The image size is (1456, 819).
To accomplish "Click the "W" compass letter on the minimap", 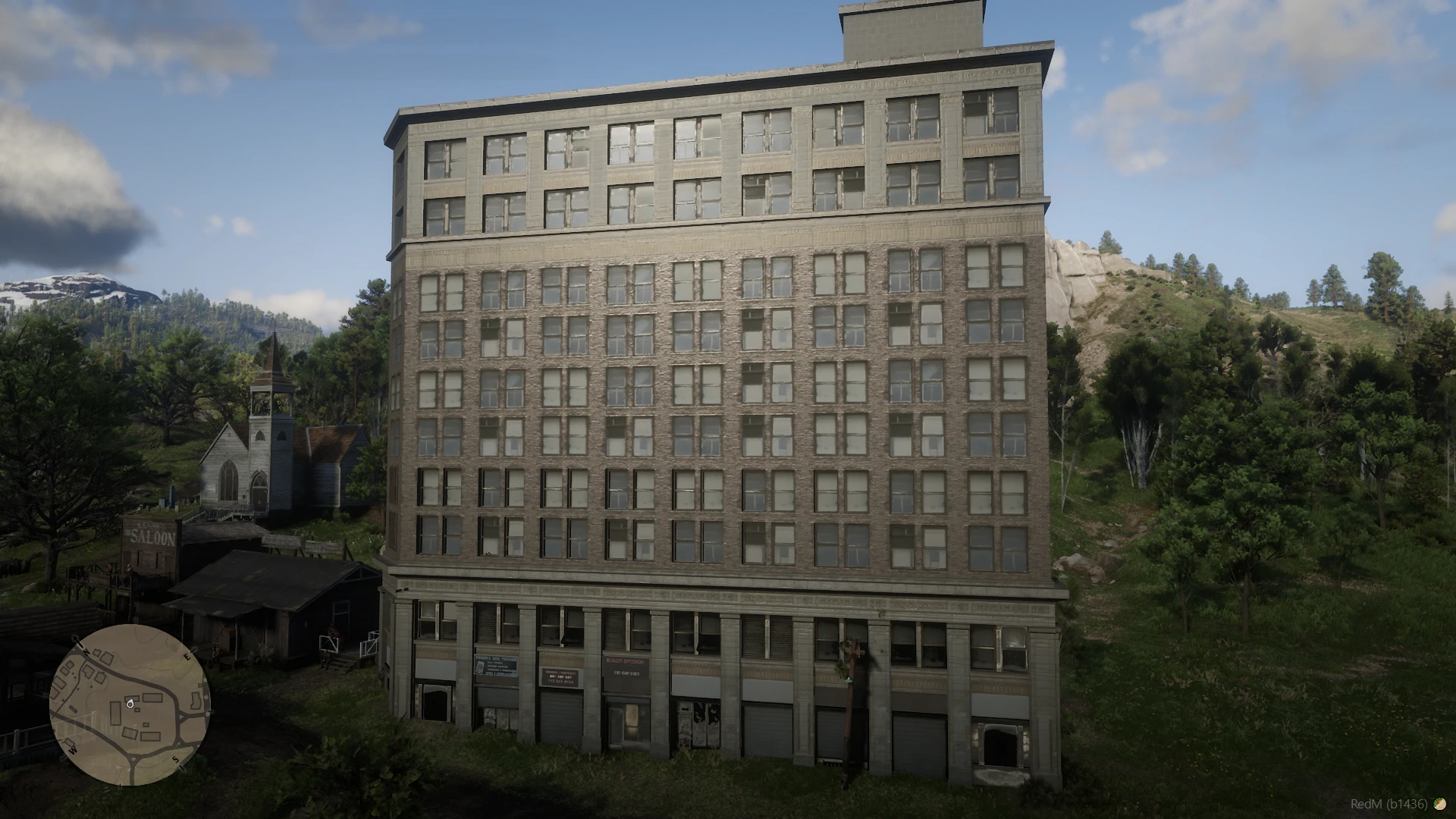I will (x=73, y=751).
